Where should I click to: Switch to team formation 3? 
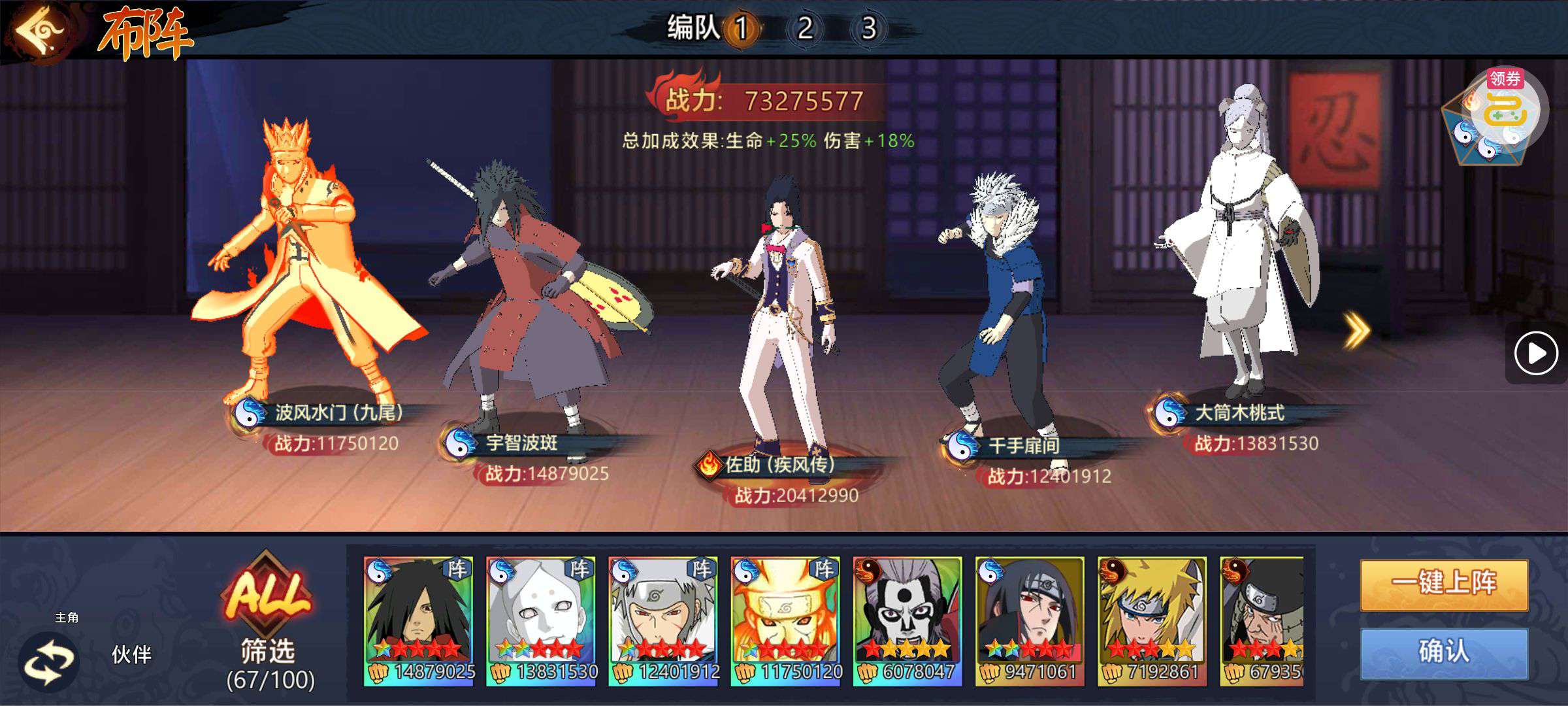(868, 28)
